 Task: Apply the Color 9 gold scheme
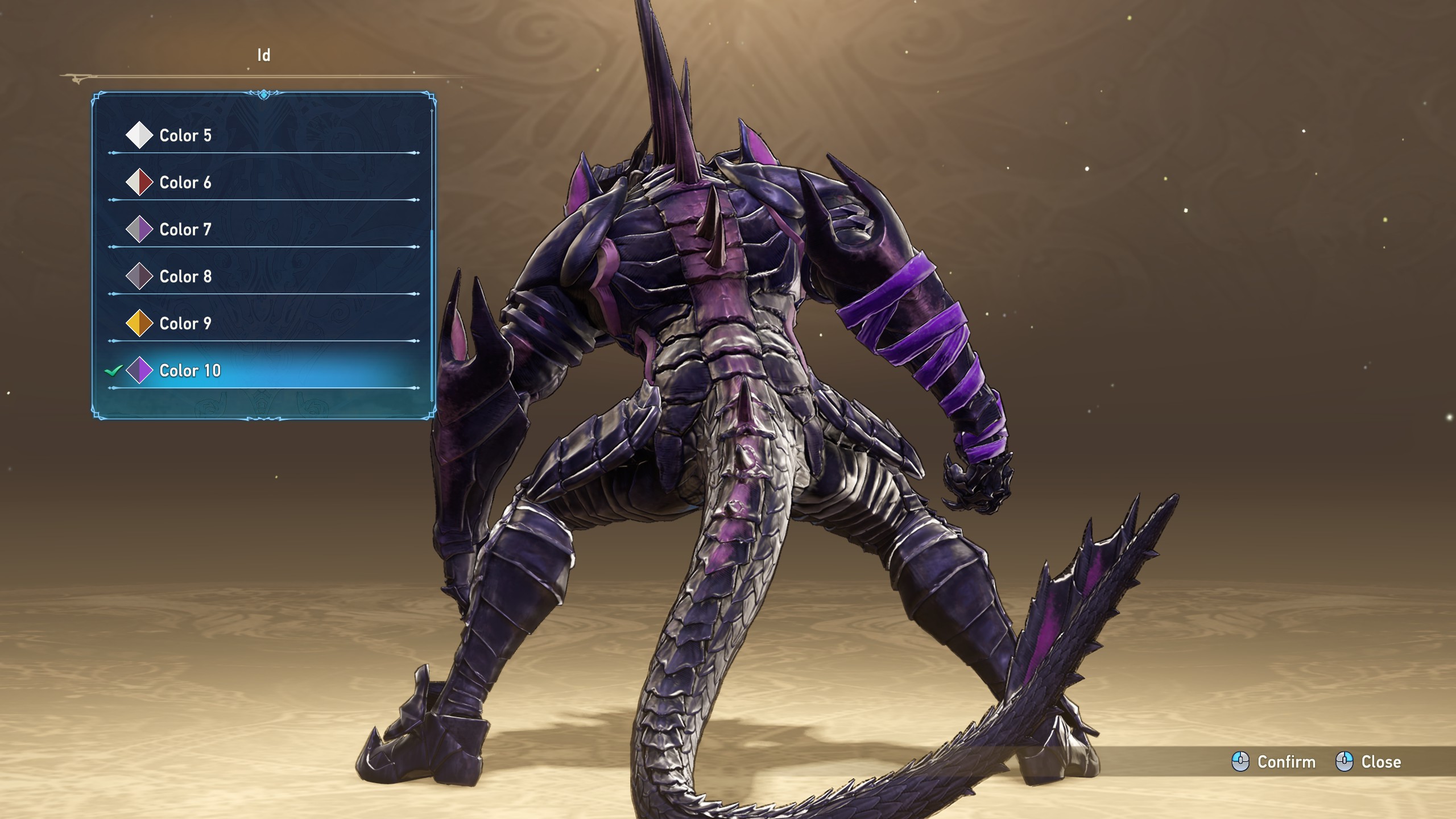[x=185, y=324]
